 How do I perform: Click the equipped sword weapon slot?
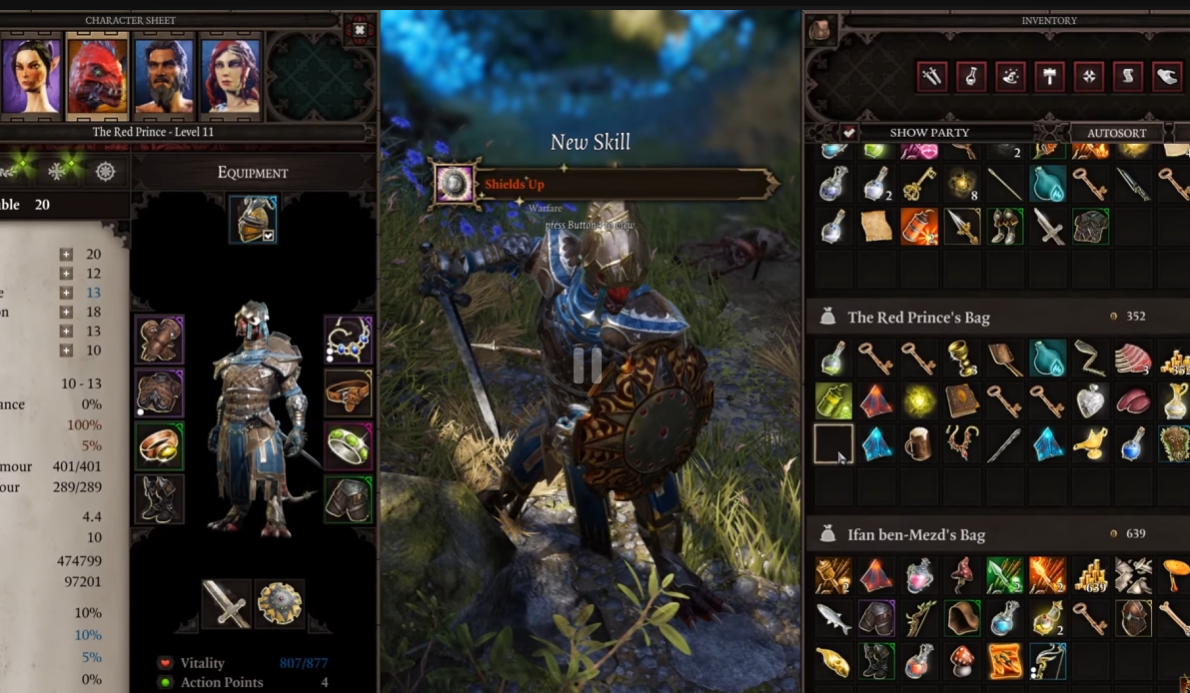pyautogui.click(x=226, y=603)
